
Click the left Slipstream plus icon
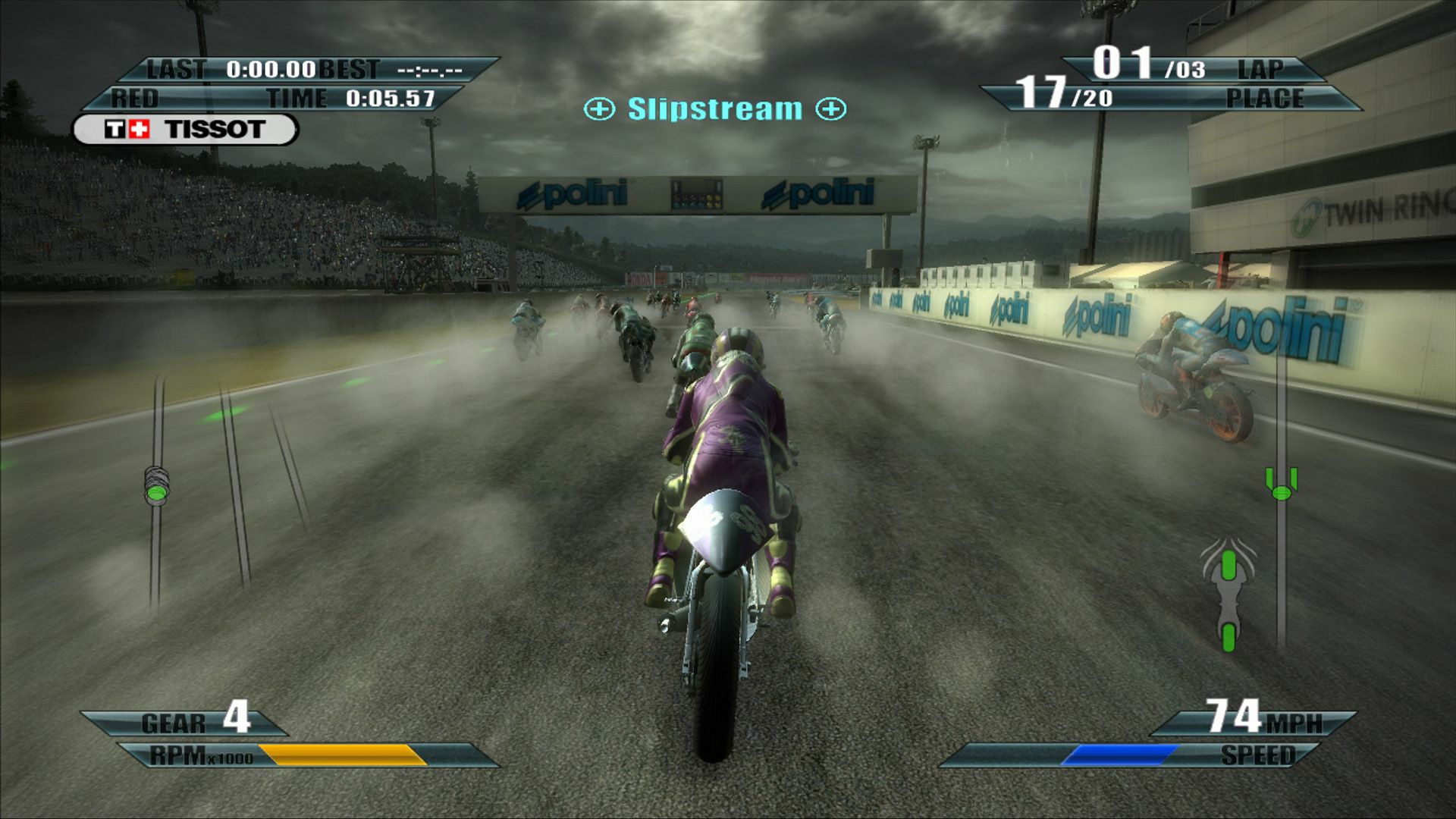click(599, 108)
